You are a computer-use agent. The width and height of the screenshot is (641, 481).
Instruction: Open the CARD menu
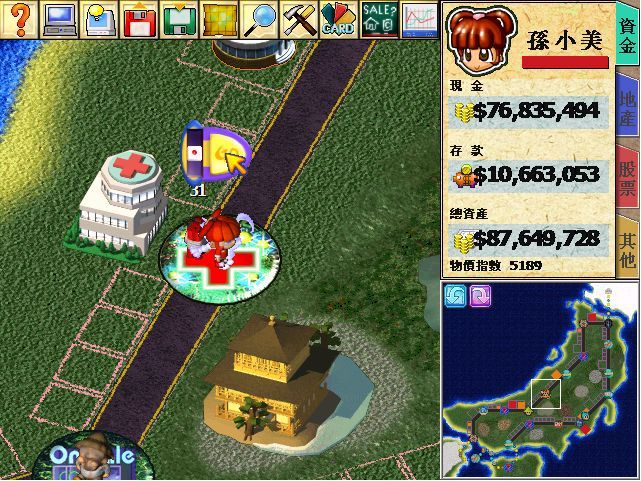tap(338, 19)
